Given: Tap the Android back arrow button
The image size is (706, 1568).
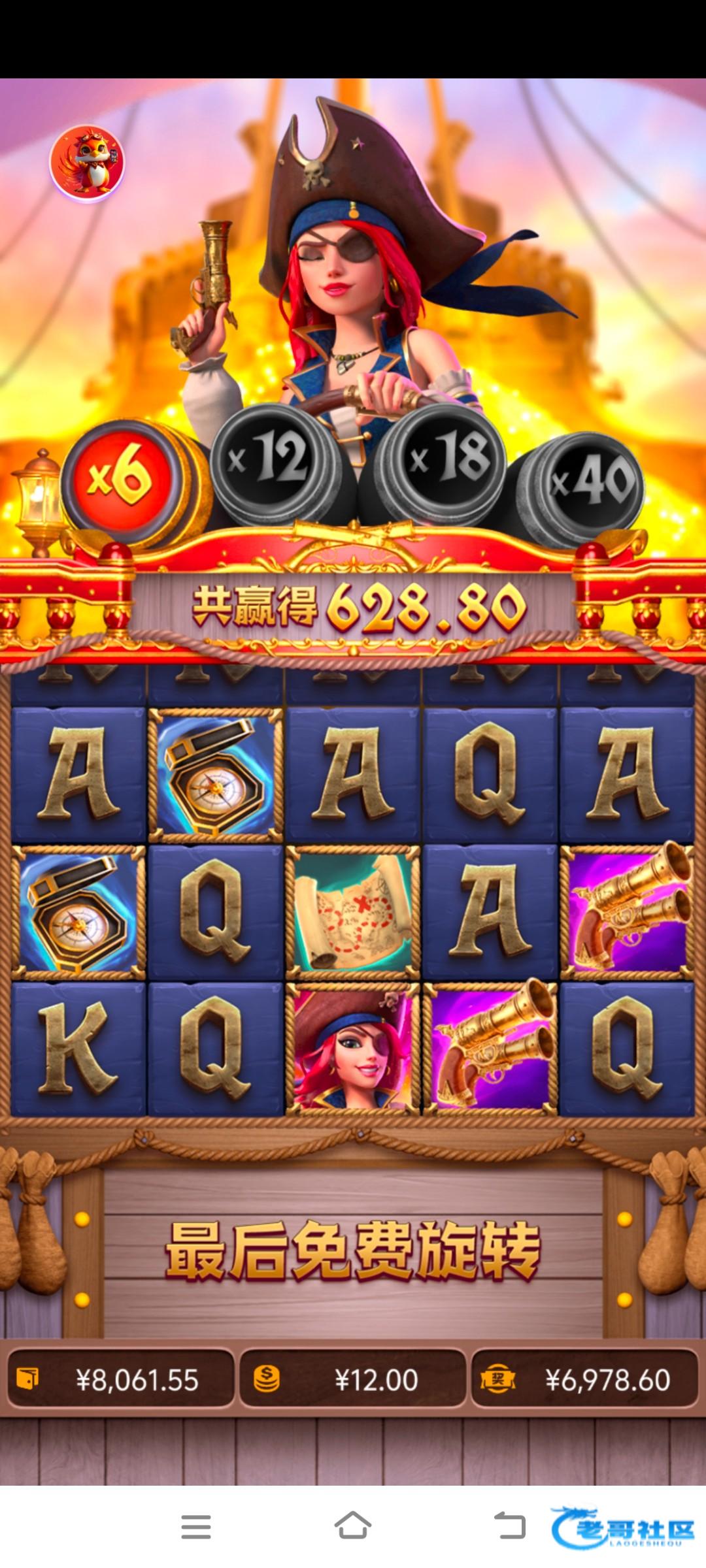Looking at the screenshot, I should (x=509, y=1527).
